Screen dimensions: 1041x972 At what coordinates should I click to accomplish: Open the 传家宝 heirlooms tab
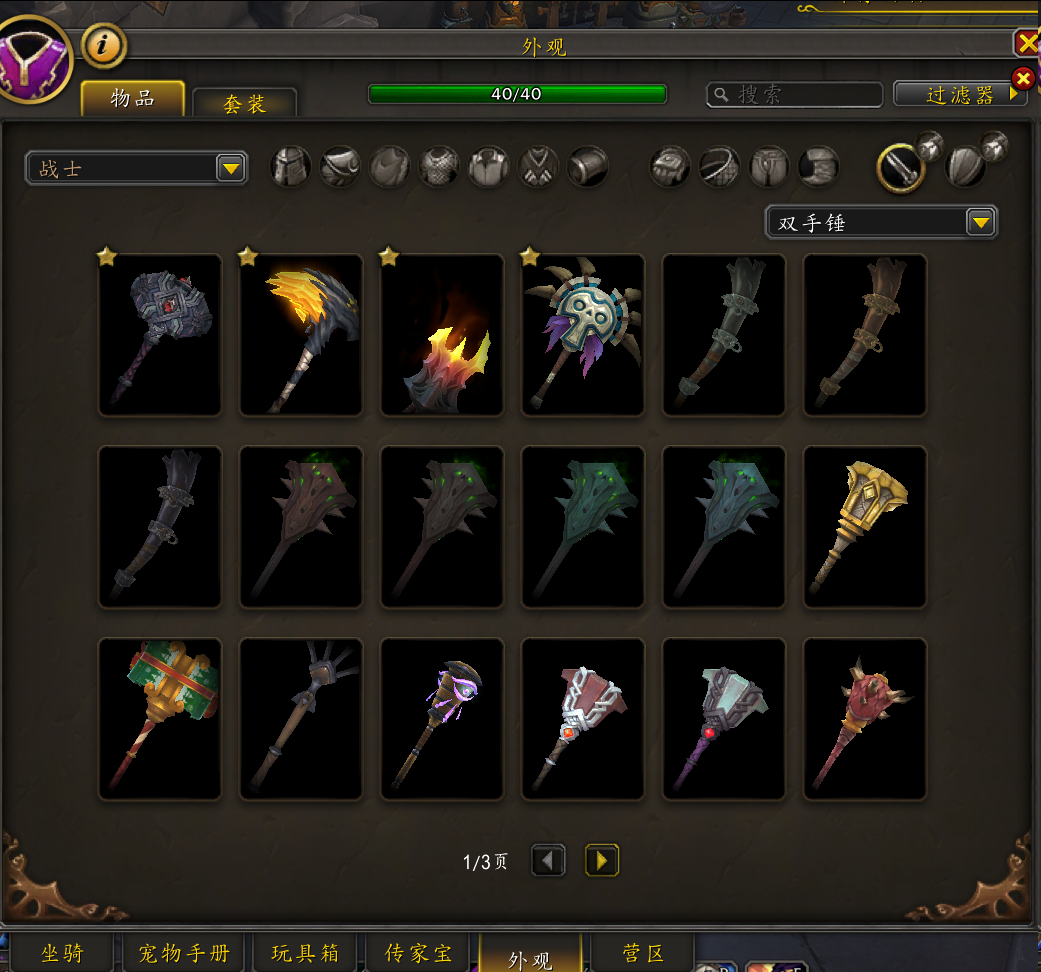tap(418, 953)
